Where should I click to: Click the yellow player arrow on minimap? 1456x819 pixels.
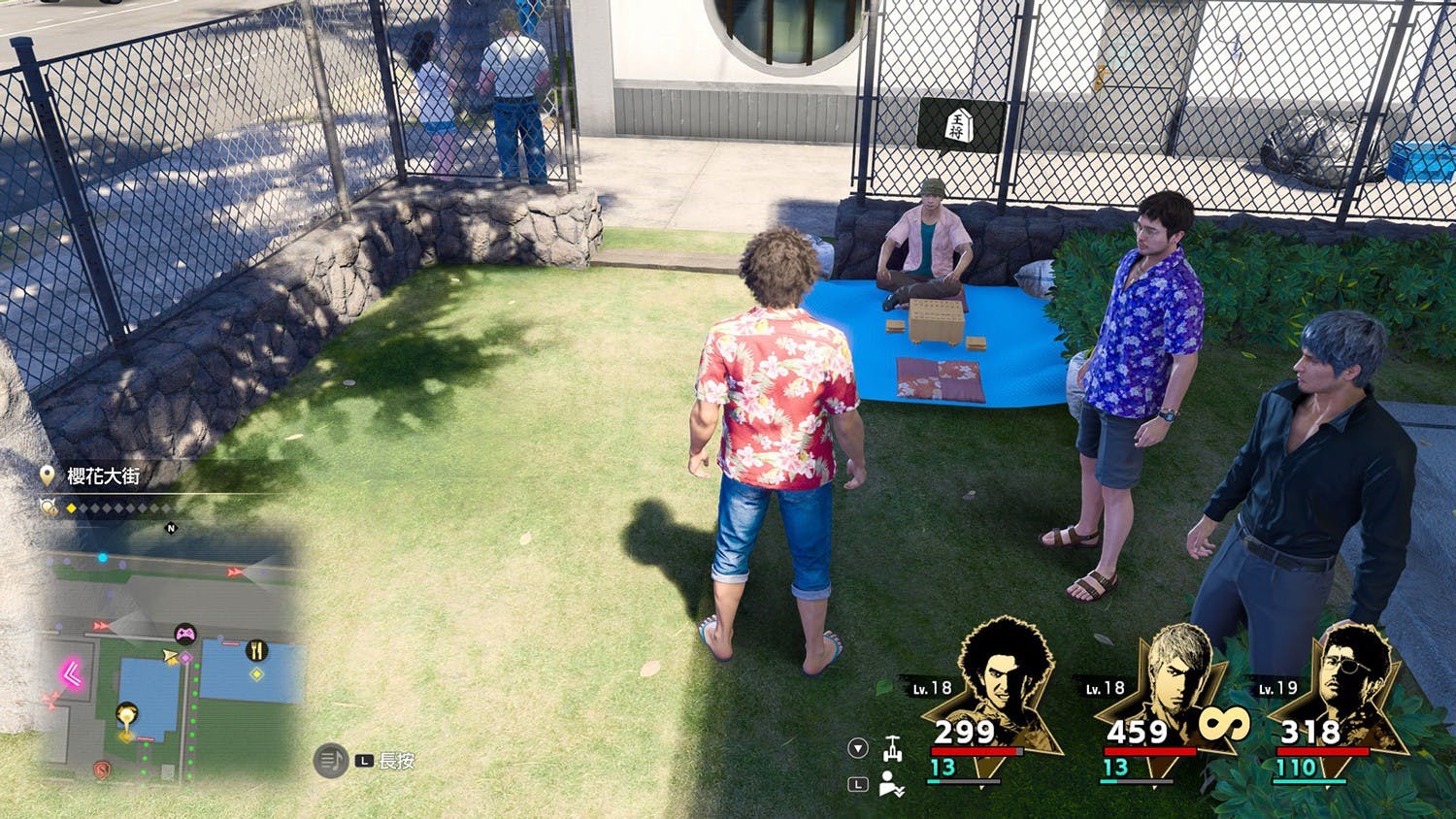click(x=170, y=658)
